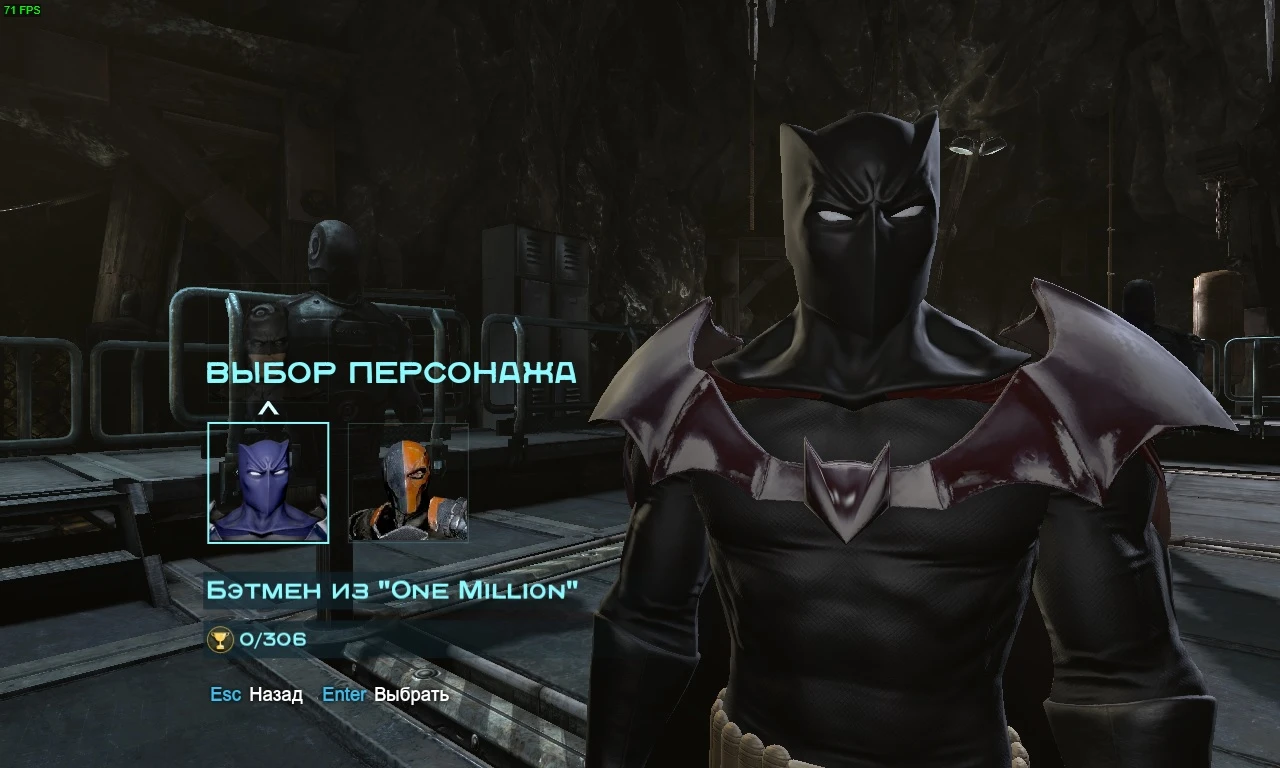The width and height of the screenshot is (1280, 768).
Task: Click the FPS counter in the corner
Action: point(20,9)
